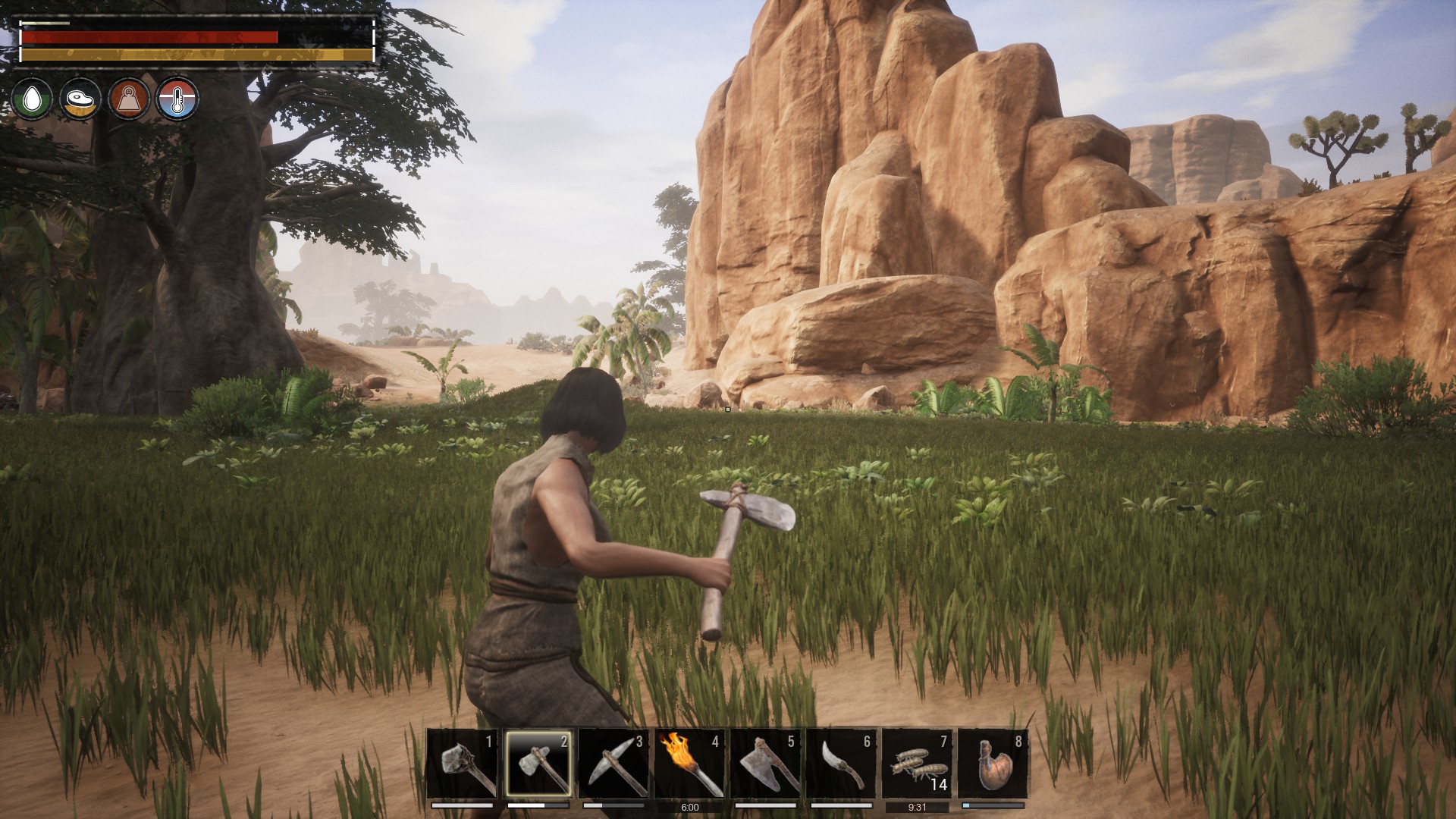This screenshot has height=819, width=1456.
Task: Click the water drop thirst icon
Action: point(32,99)
